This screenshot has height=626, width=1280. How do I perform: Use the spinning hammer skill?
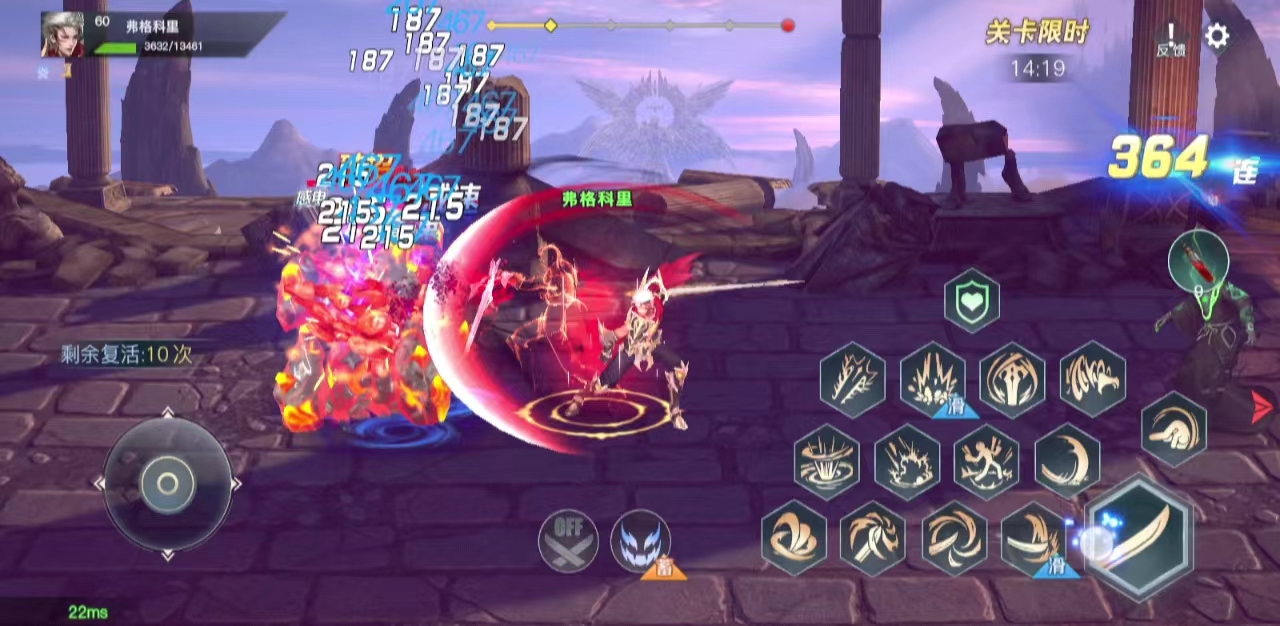click(873, 537)
